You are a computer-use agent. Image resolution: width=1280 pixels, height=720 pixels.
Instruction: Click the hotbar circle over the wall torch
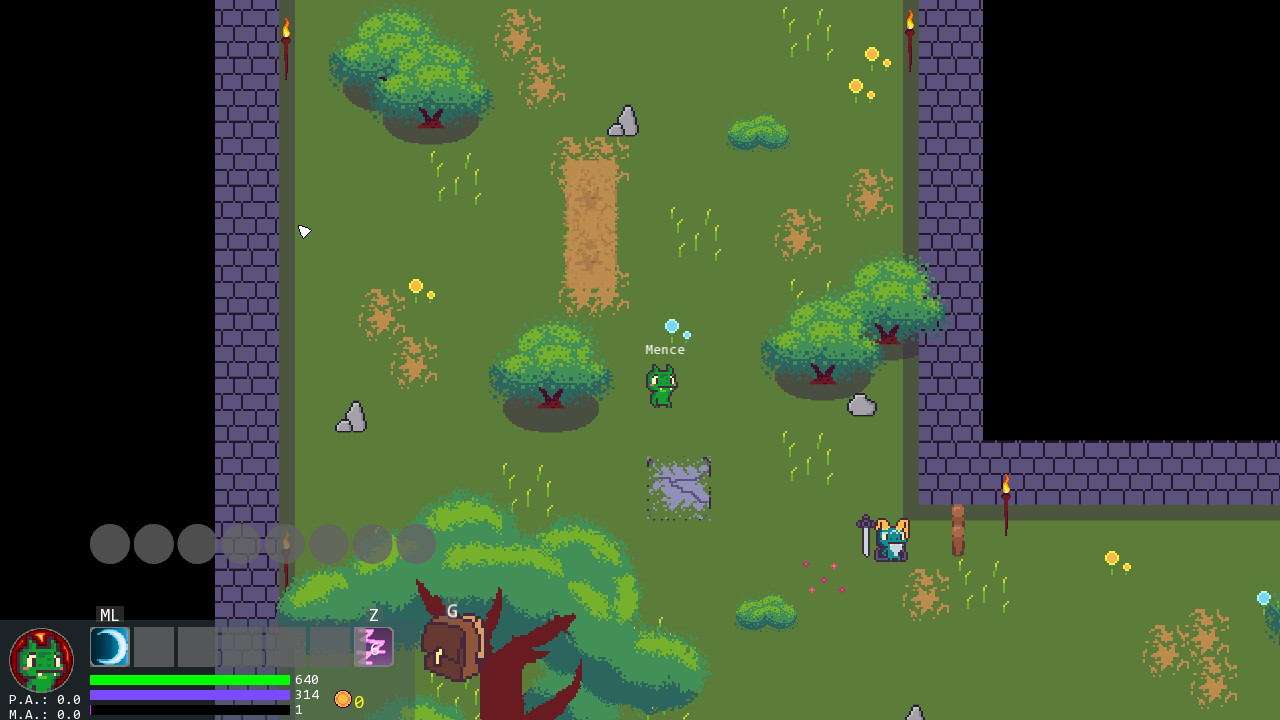(x=287, y=544)
